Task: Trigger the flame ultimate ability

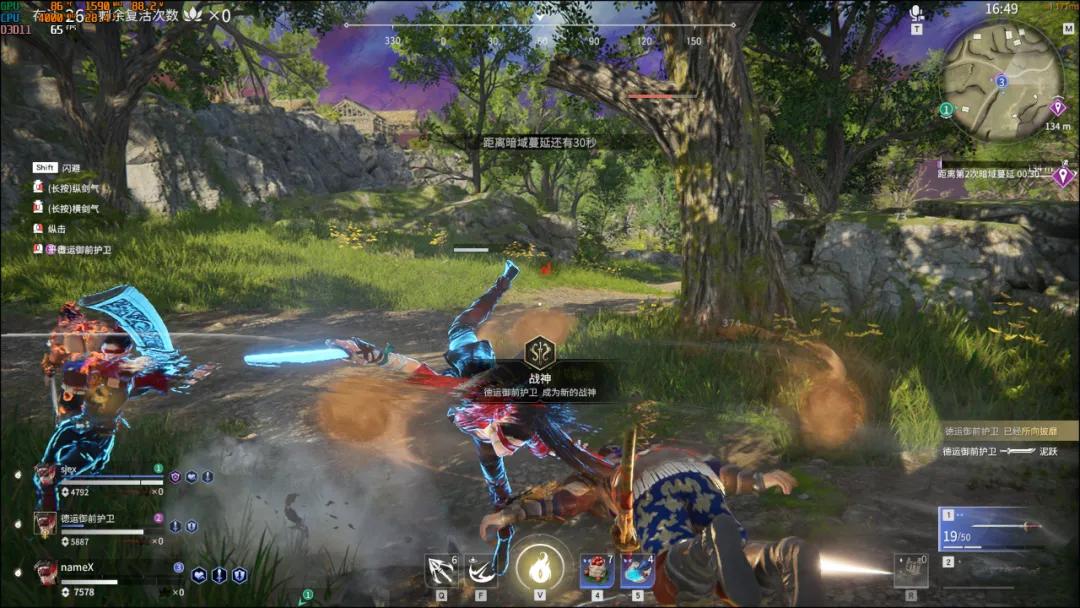Action: (x=539, y=568)
